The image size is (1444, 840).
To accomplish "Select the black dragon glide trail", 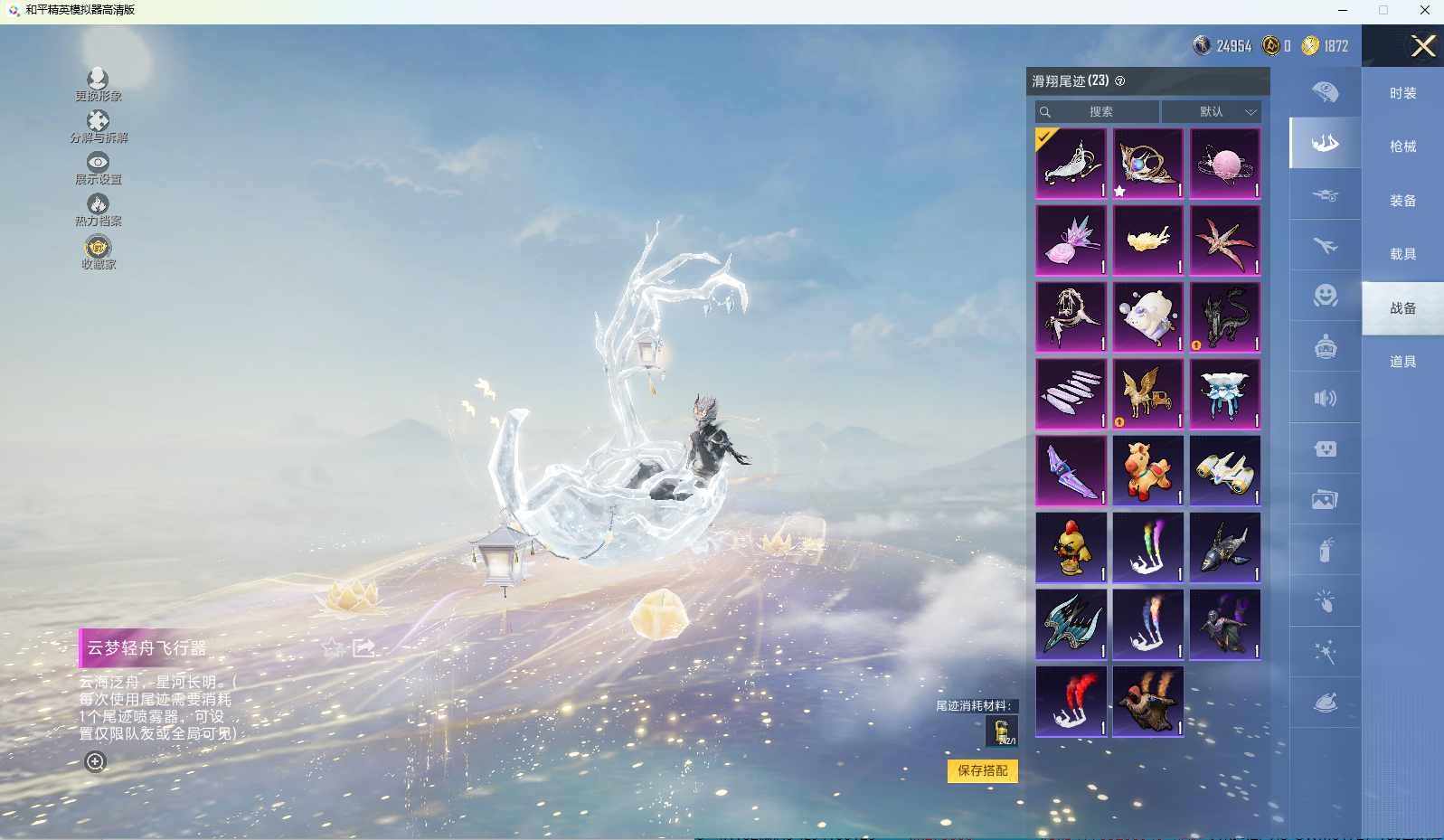I will tap(1224, 317).
